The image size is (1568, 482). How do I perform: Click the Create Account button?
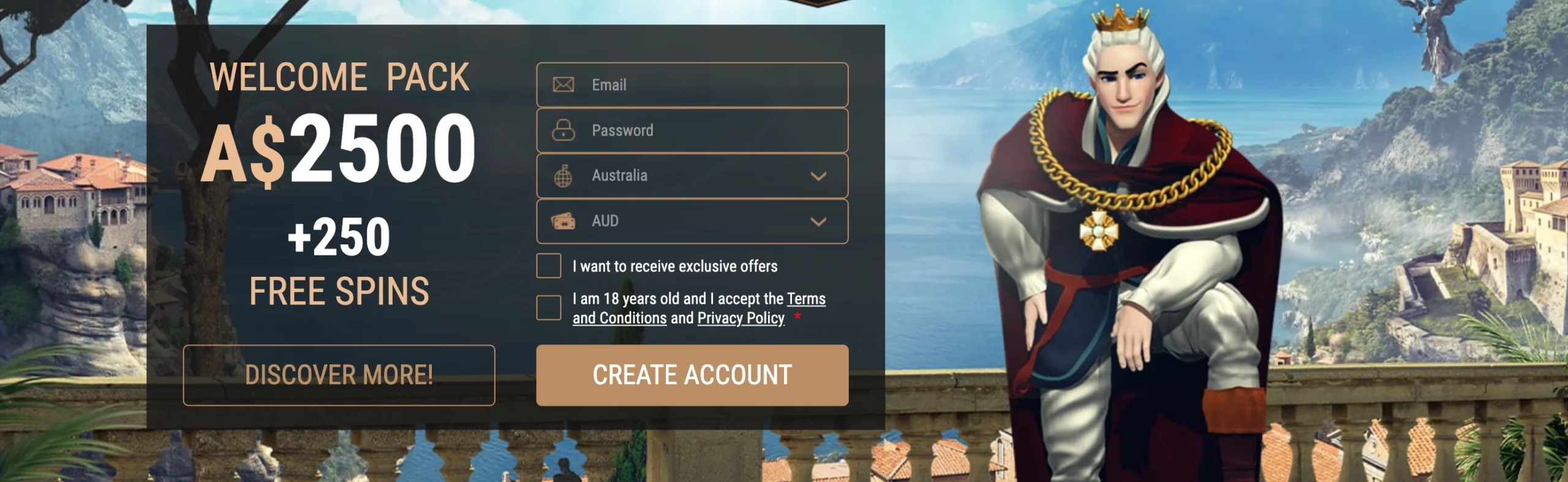point(692,375)
